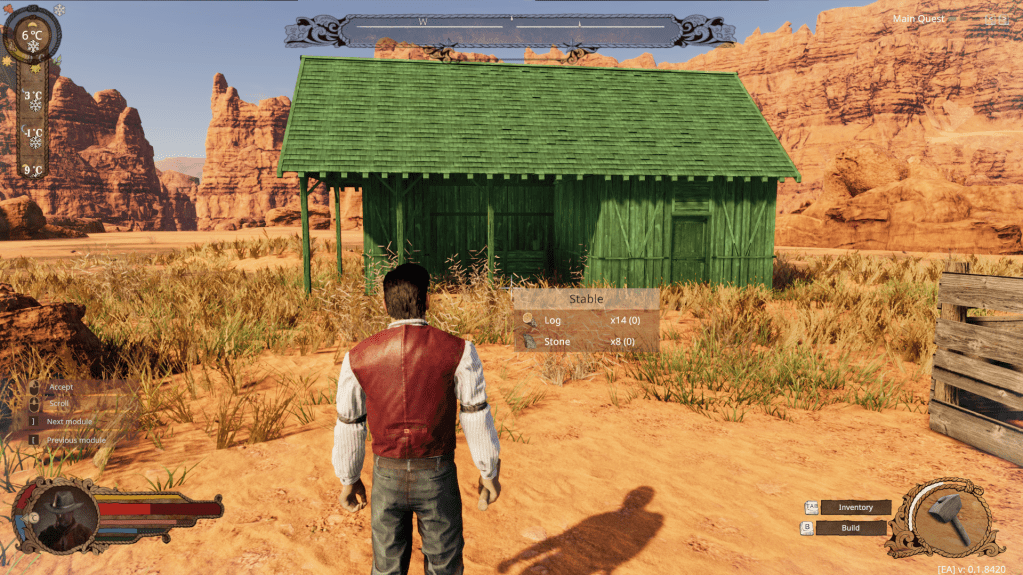Click the compass bar showing W
This screenshot has height=575, width=1023.
click(510, 28)
